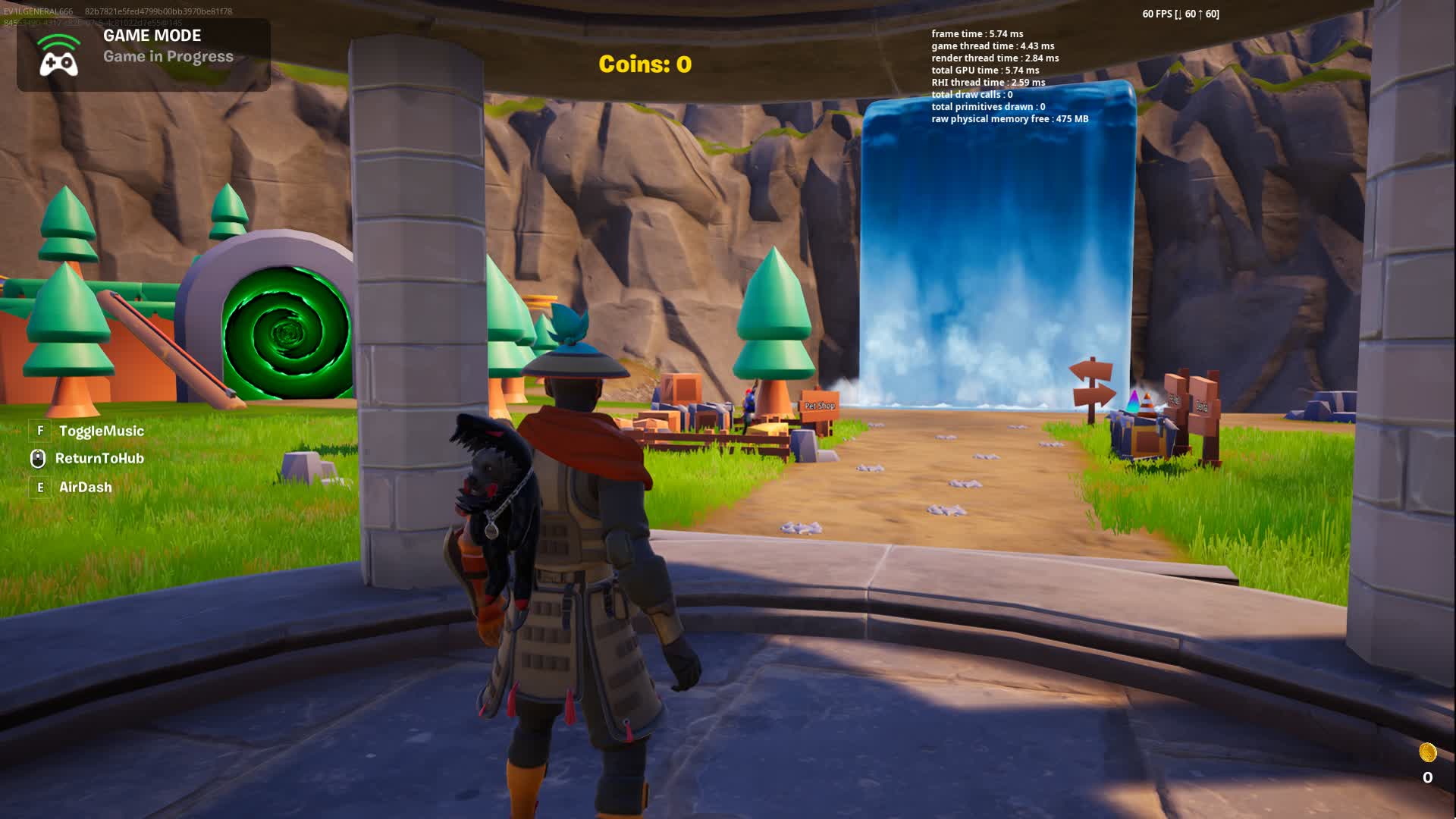Click the raw physical memory stat bar
1456x819 pixels.
pyautogui.click(x=1009, y=119)
